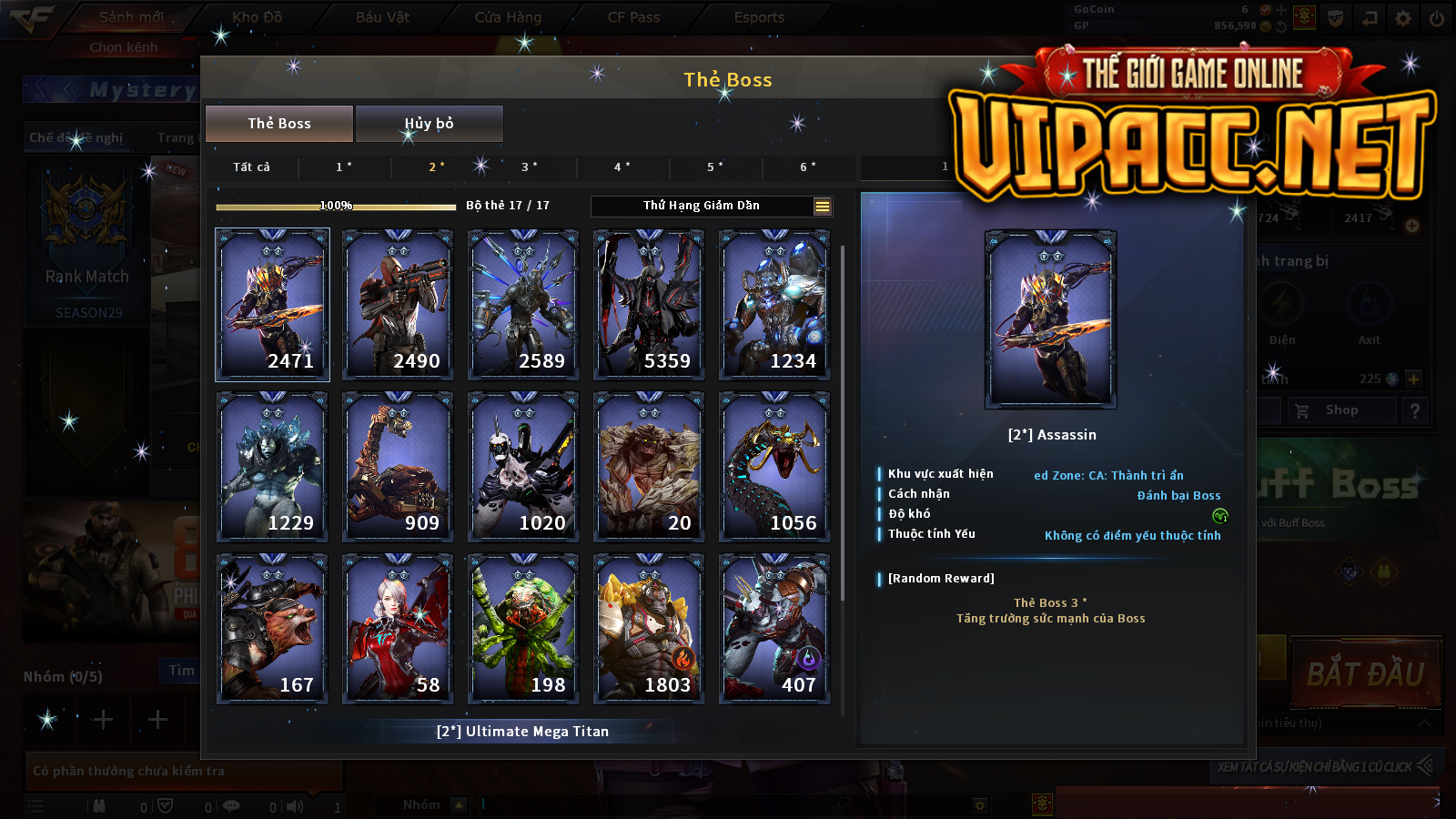
Task: Select the bear boss card with 167
Action: [x=272, y=628]
